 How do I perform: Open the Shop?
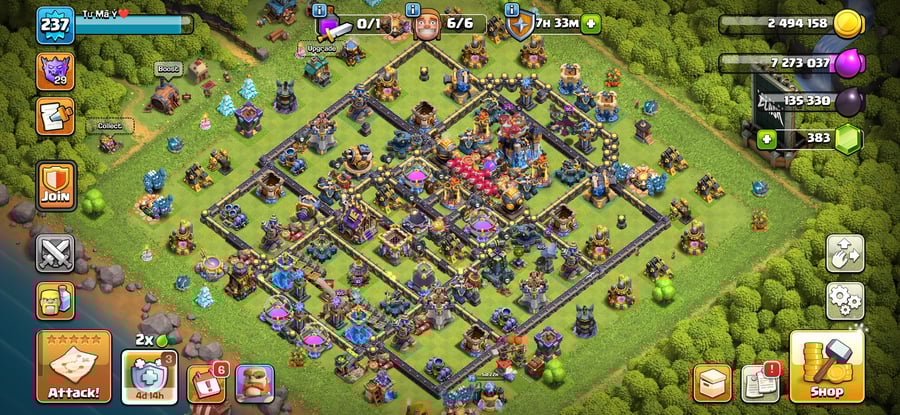coord(827,367)
